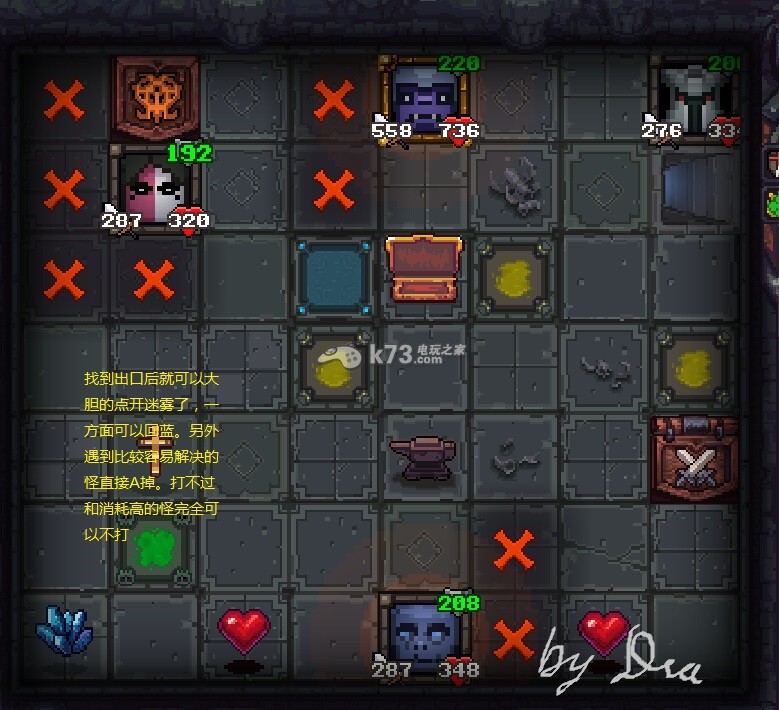The width and height of the screenshot is (779, 710).
Task: Open the red treasure chest
Action: [424, 268]
